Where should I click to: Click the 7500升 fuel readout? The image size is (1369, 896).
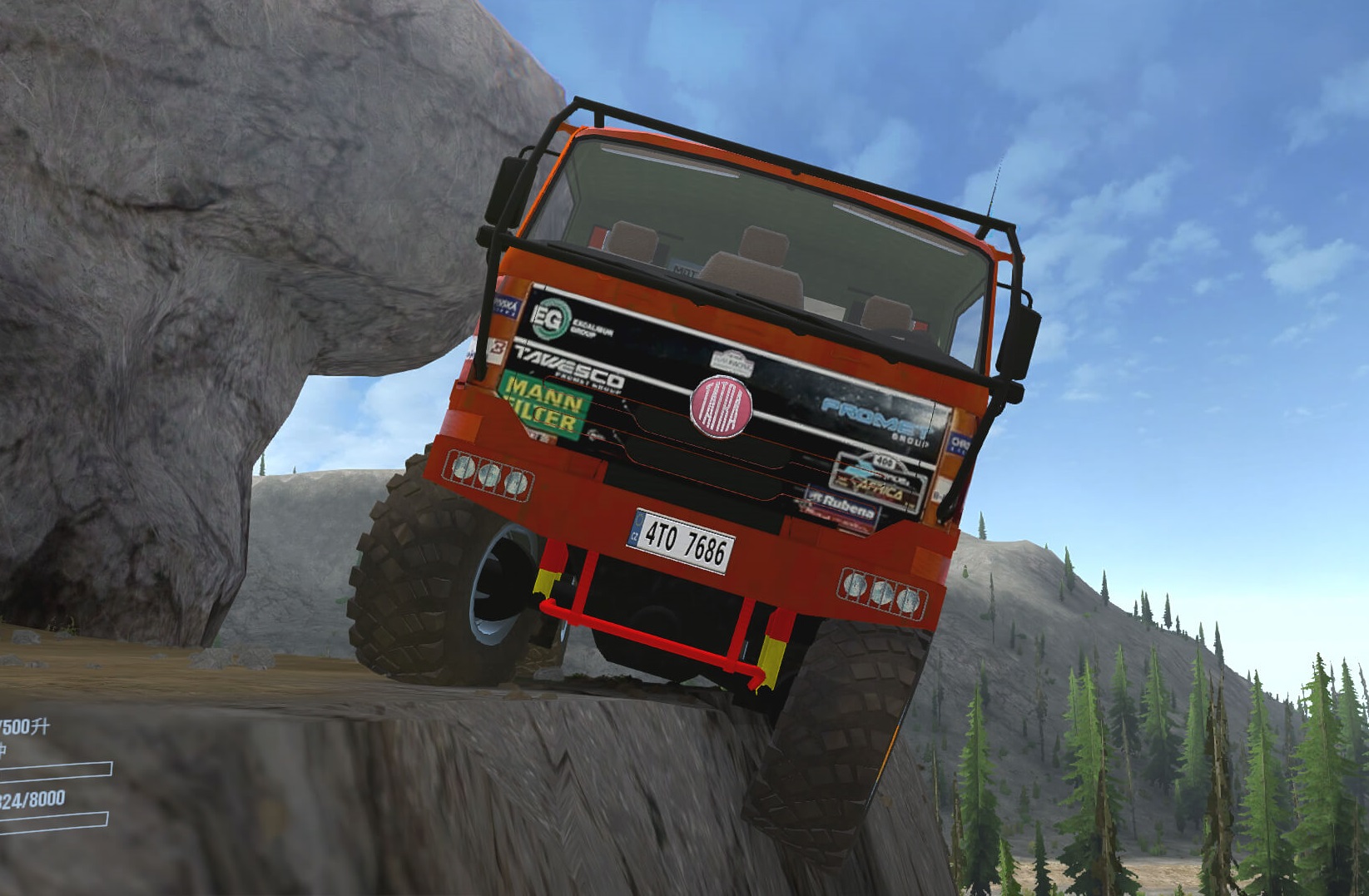click(23, 725)
